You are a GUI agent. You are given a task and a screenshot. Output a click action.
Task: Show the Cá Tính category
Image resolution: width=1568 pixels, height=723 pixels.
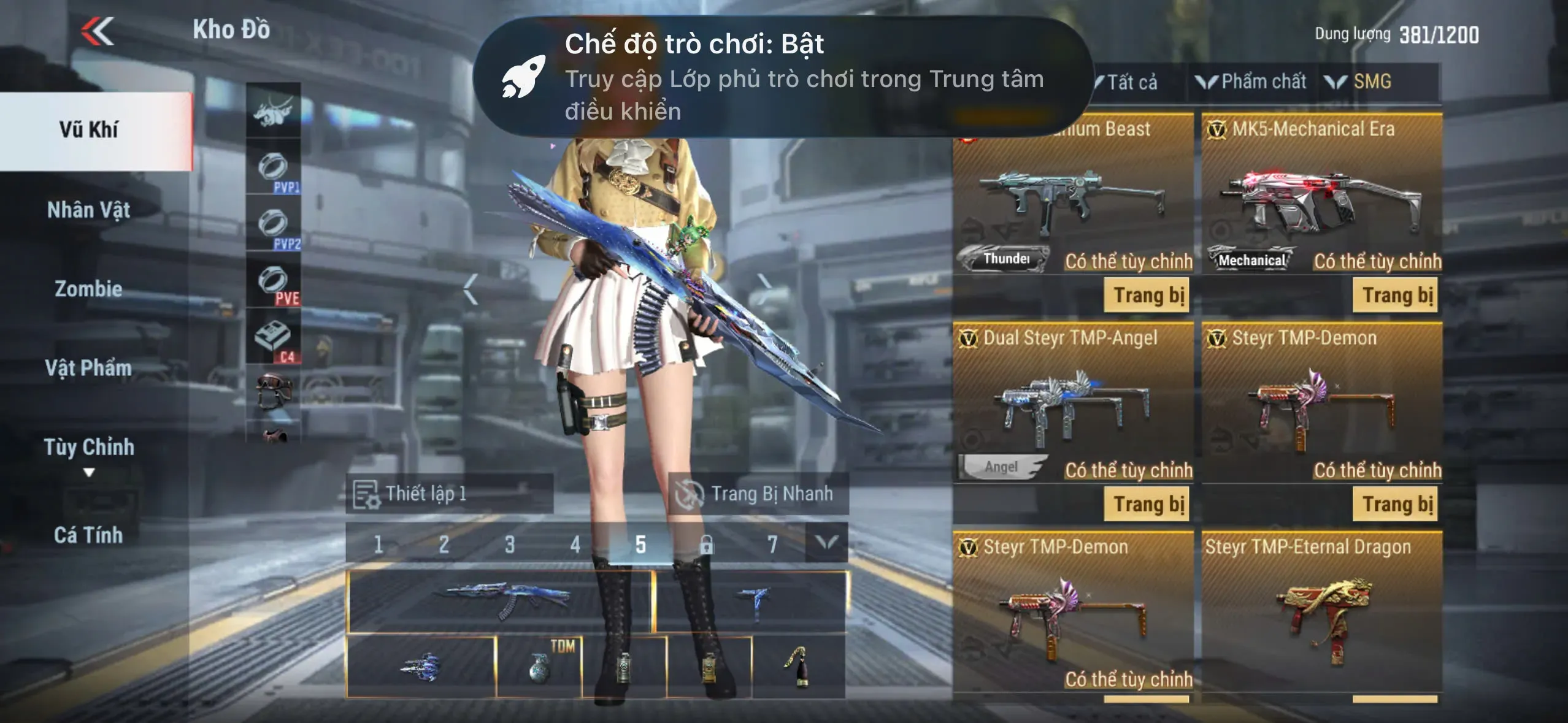point(89,535)
